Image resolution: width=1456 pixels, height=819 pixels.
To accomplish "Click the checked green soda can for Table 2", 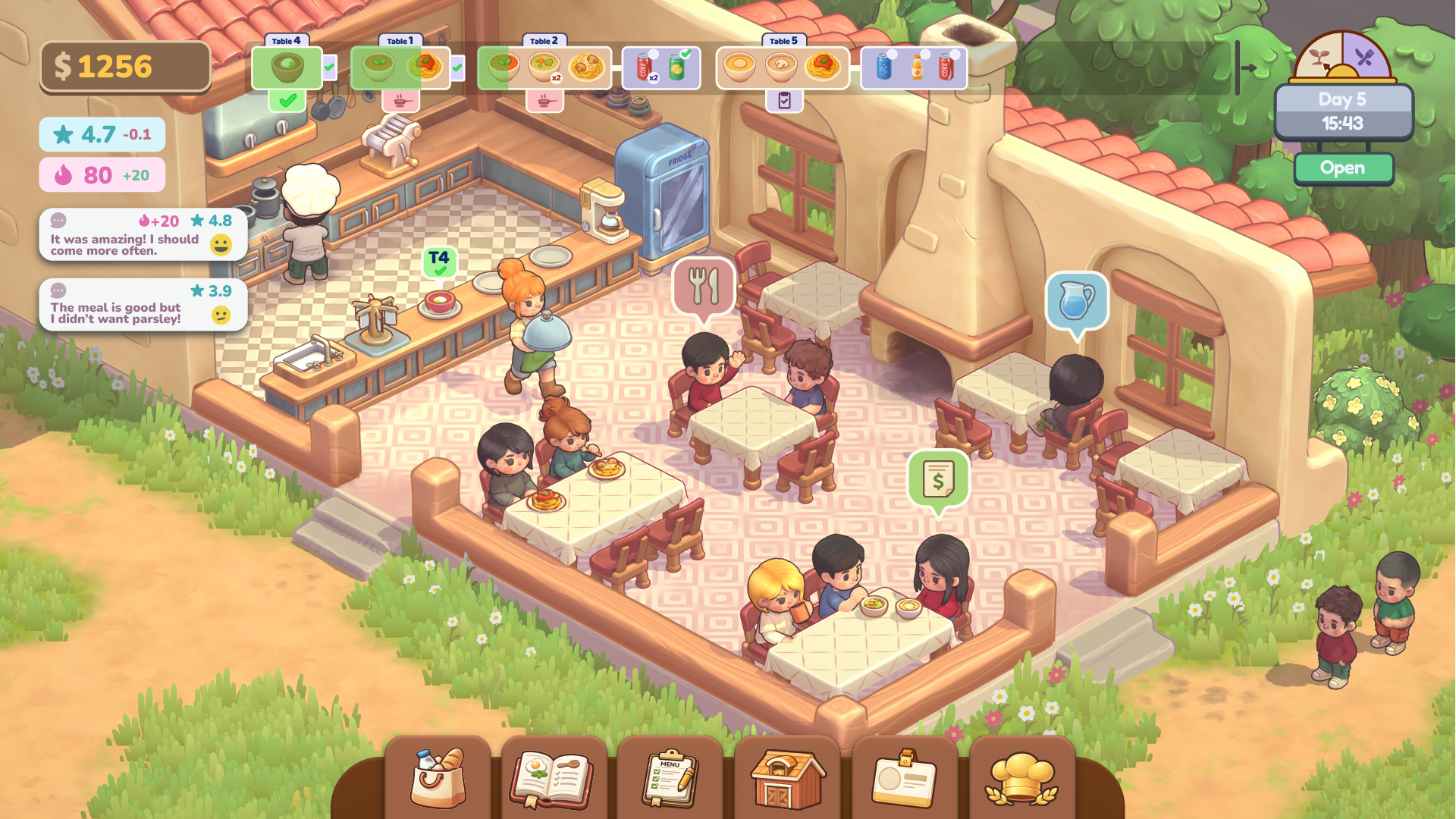I will point(677,67).
